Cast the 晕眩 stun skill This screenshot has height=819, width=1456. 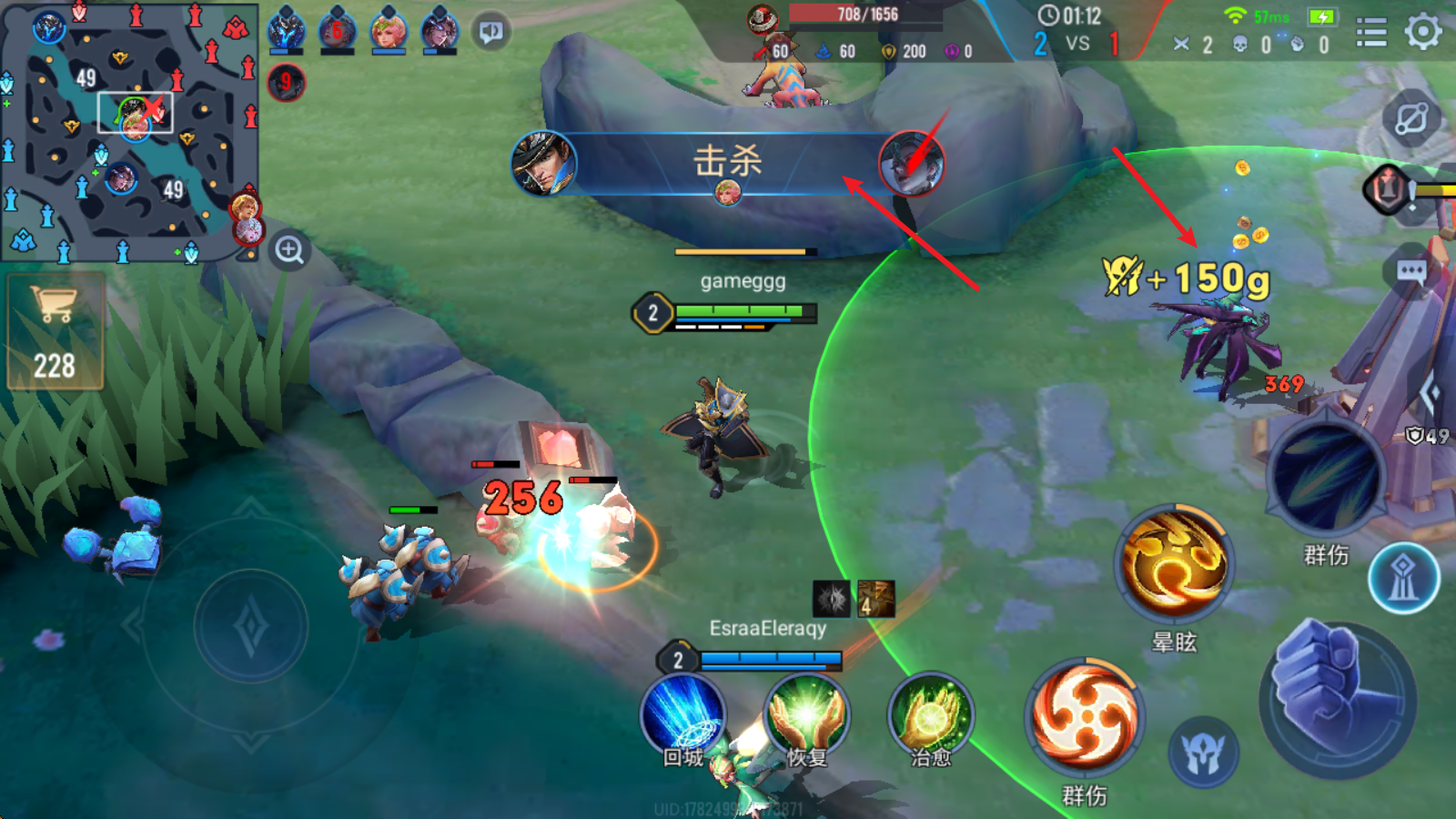coord(1174,562)
